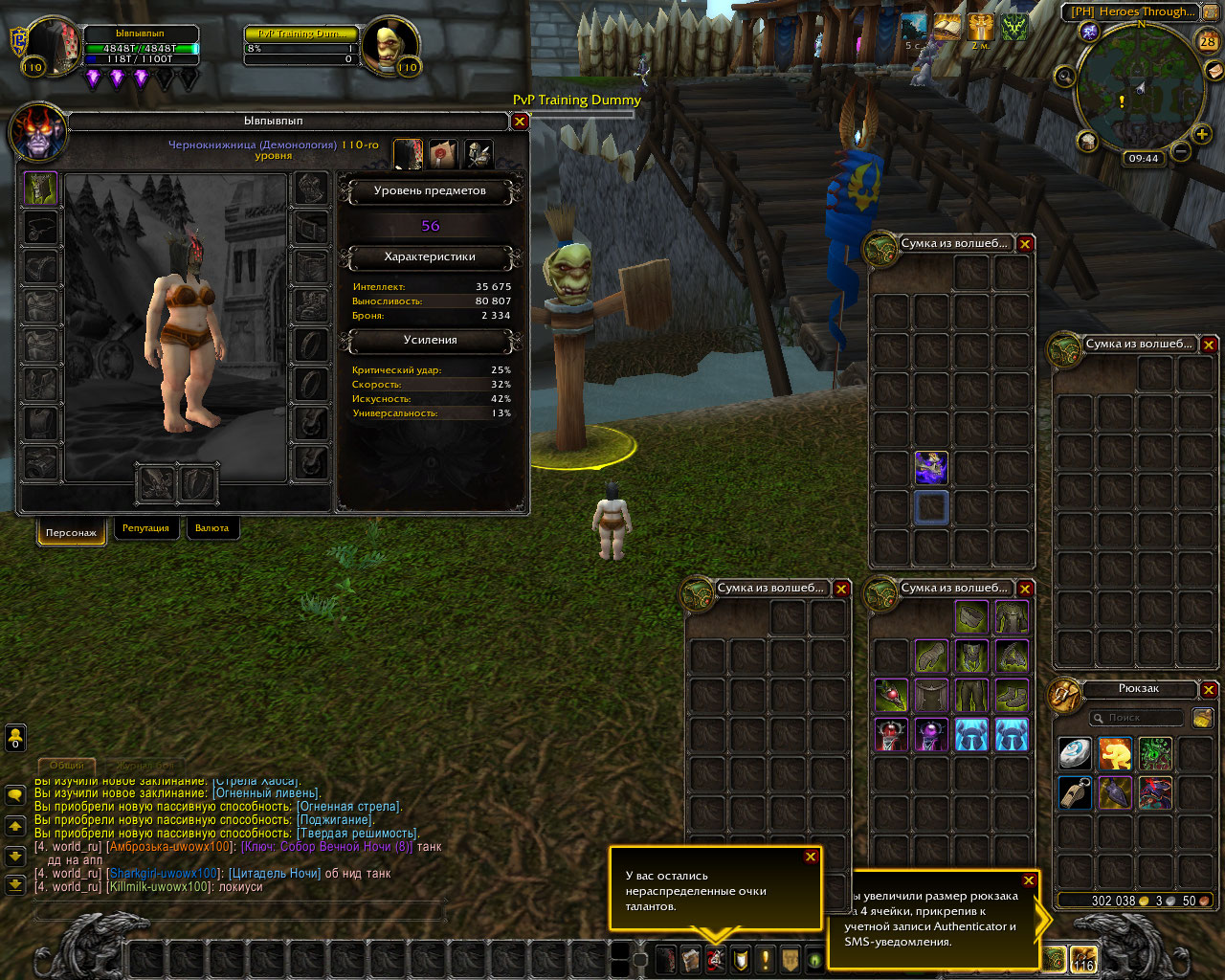Select the Персонаж tab
Viewport: 1225px width, 980px height.
(71, 532)
